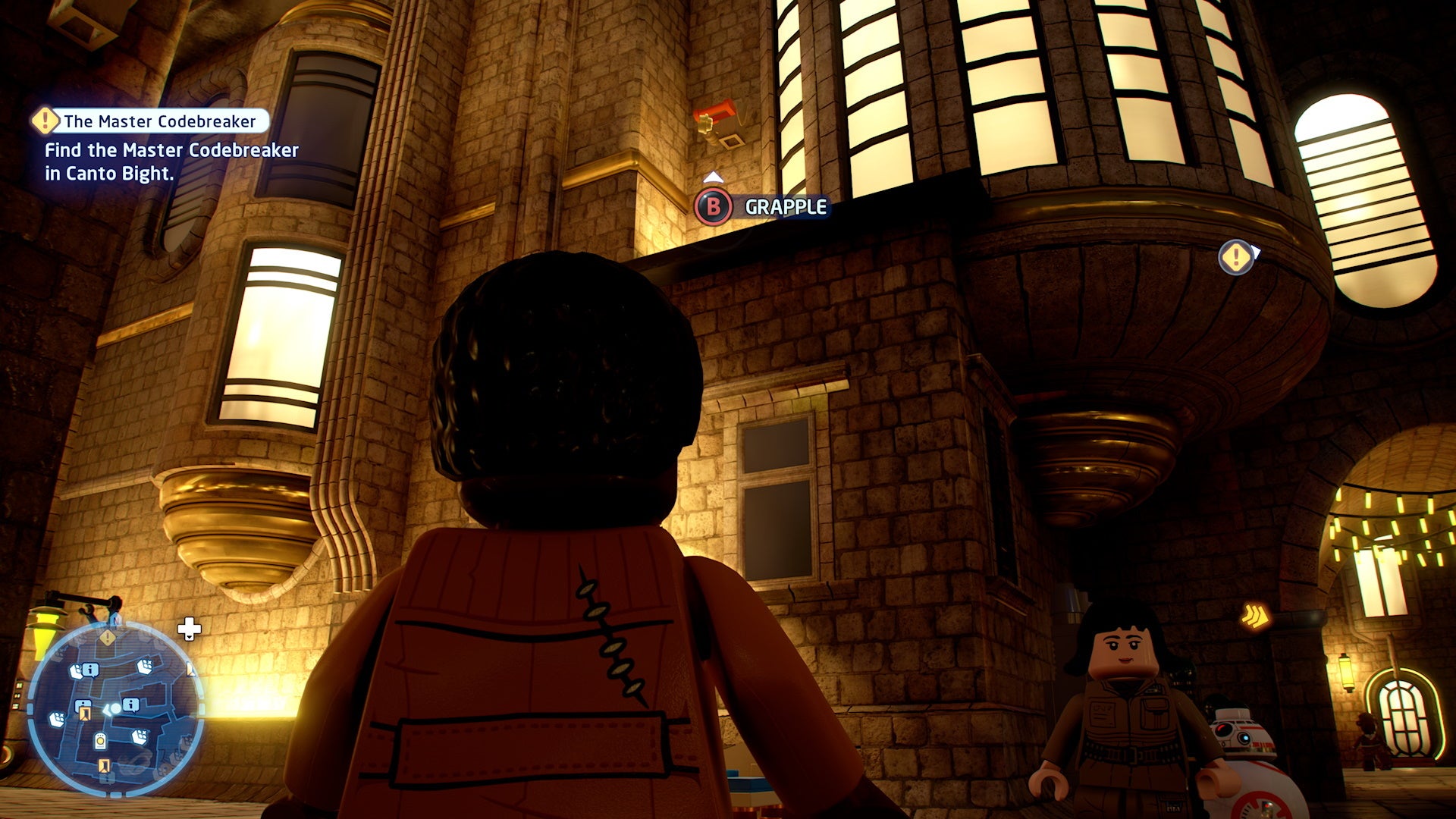Viewport: 1456px width, 819px height.
Task: Select the info speech-bubble icon on the minimap
Action: pyautogui.click(x=90, y=670)
